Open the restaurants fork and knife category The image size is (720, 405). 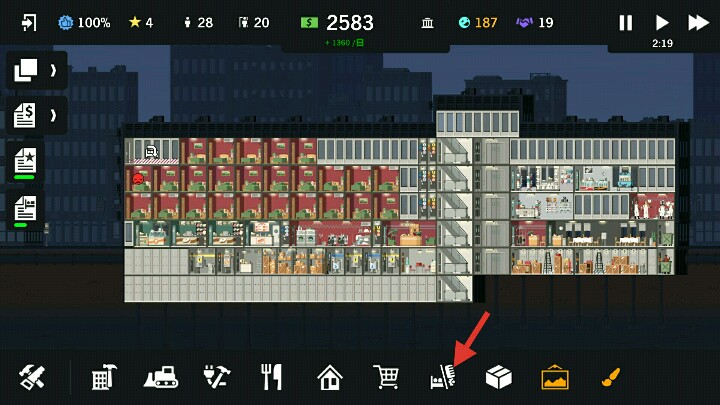tap(272, 377)
